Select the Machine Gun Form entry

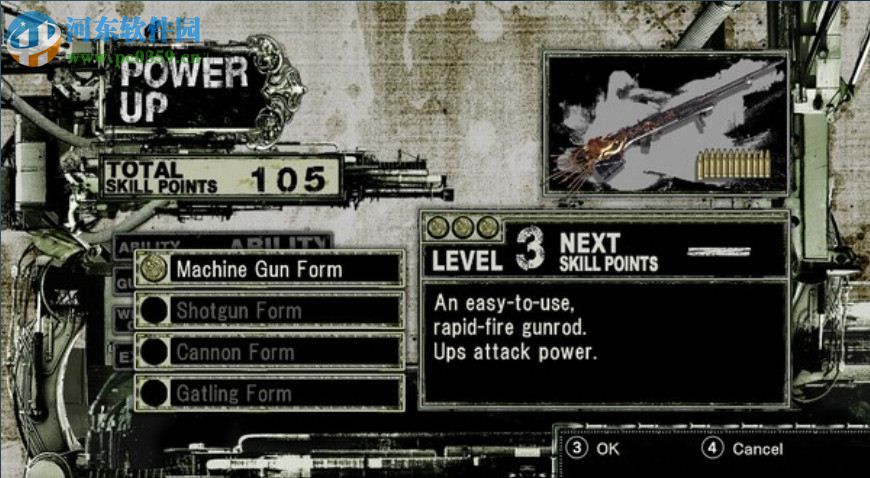point(268,269)
